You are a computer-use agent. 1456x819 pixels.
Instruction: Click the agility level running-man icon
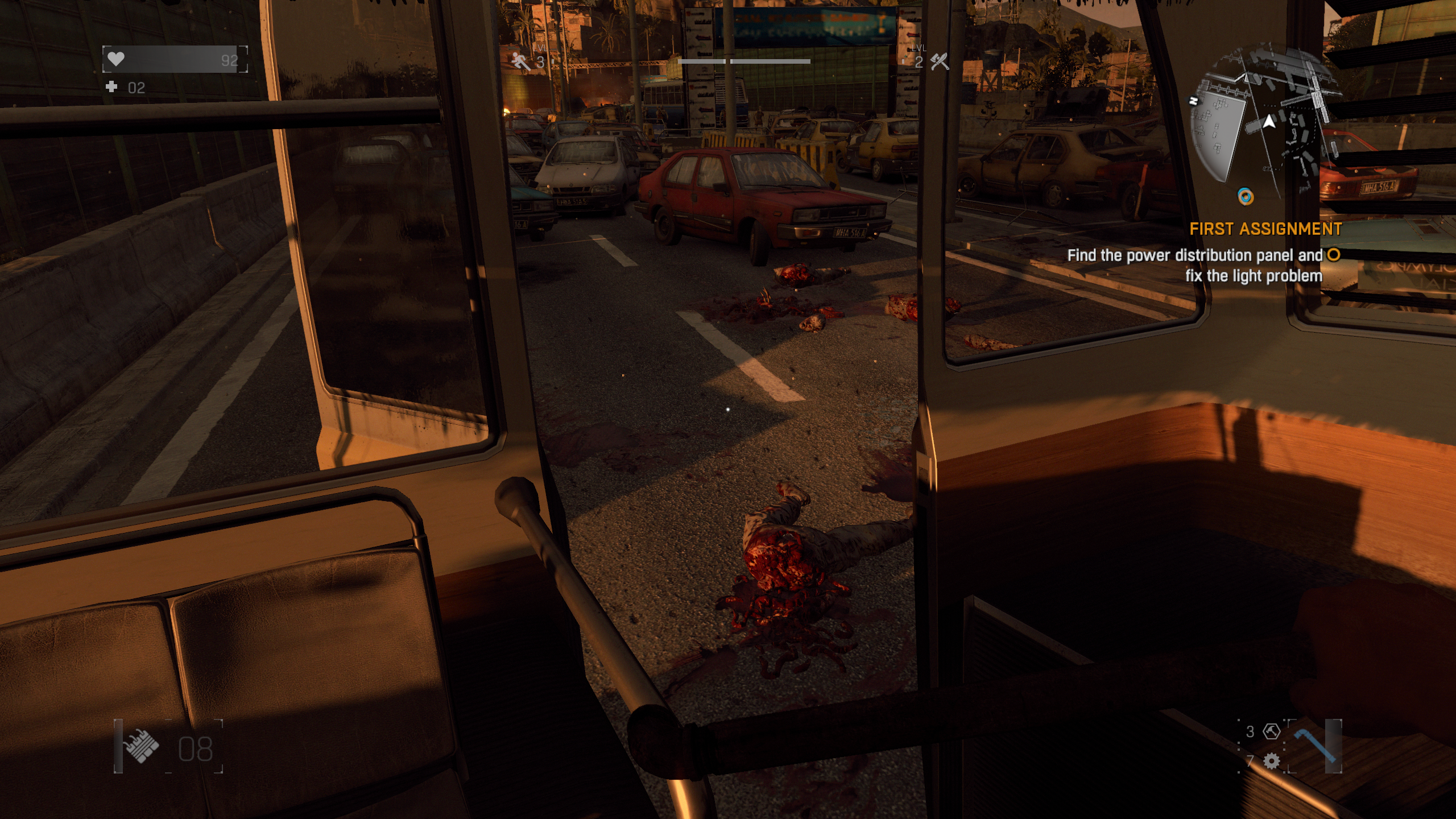[520, 61]
